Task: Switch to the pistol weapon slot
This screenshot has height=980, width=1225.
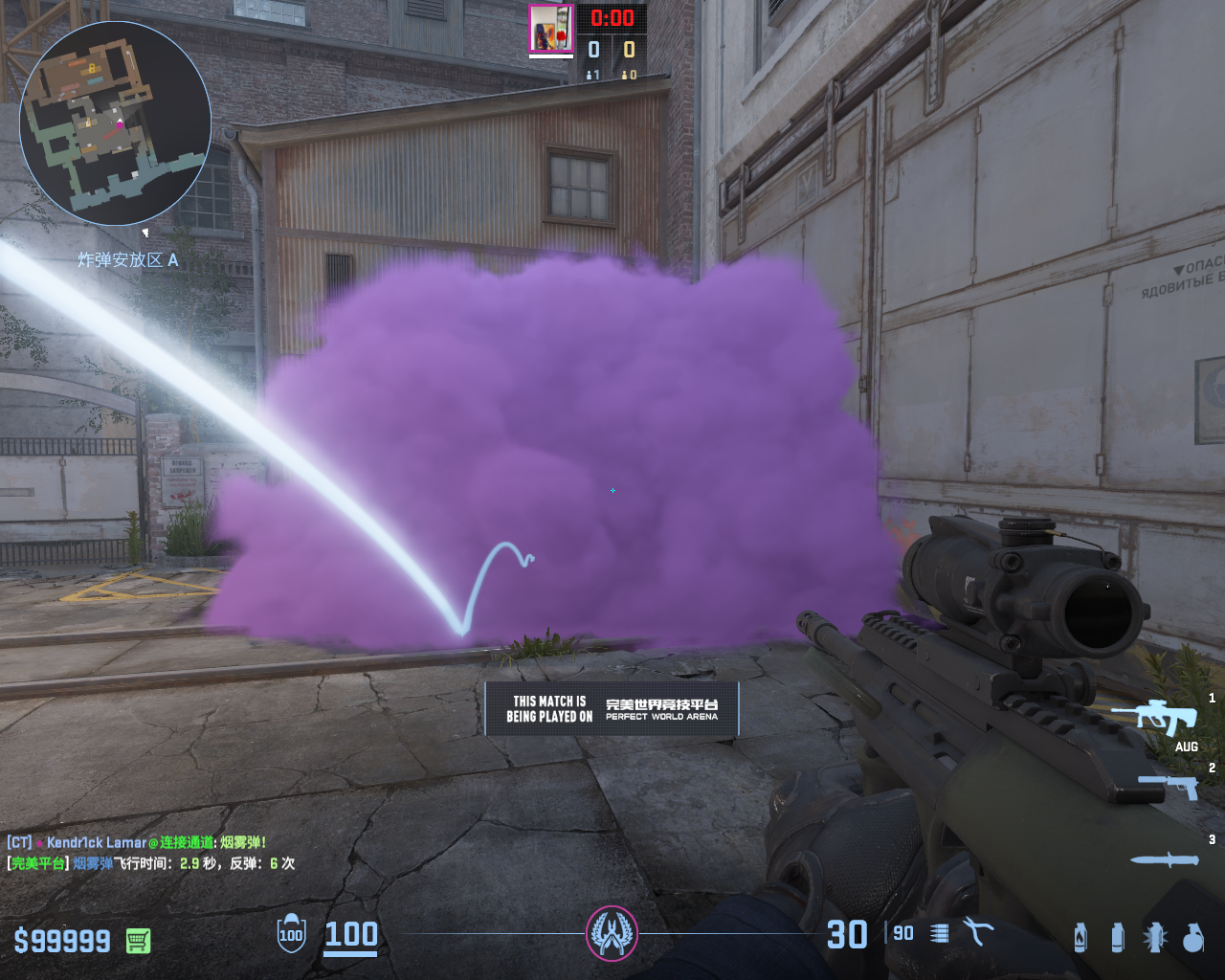Action: click(1169, 787)
